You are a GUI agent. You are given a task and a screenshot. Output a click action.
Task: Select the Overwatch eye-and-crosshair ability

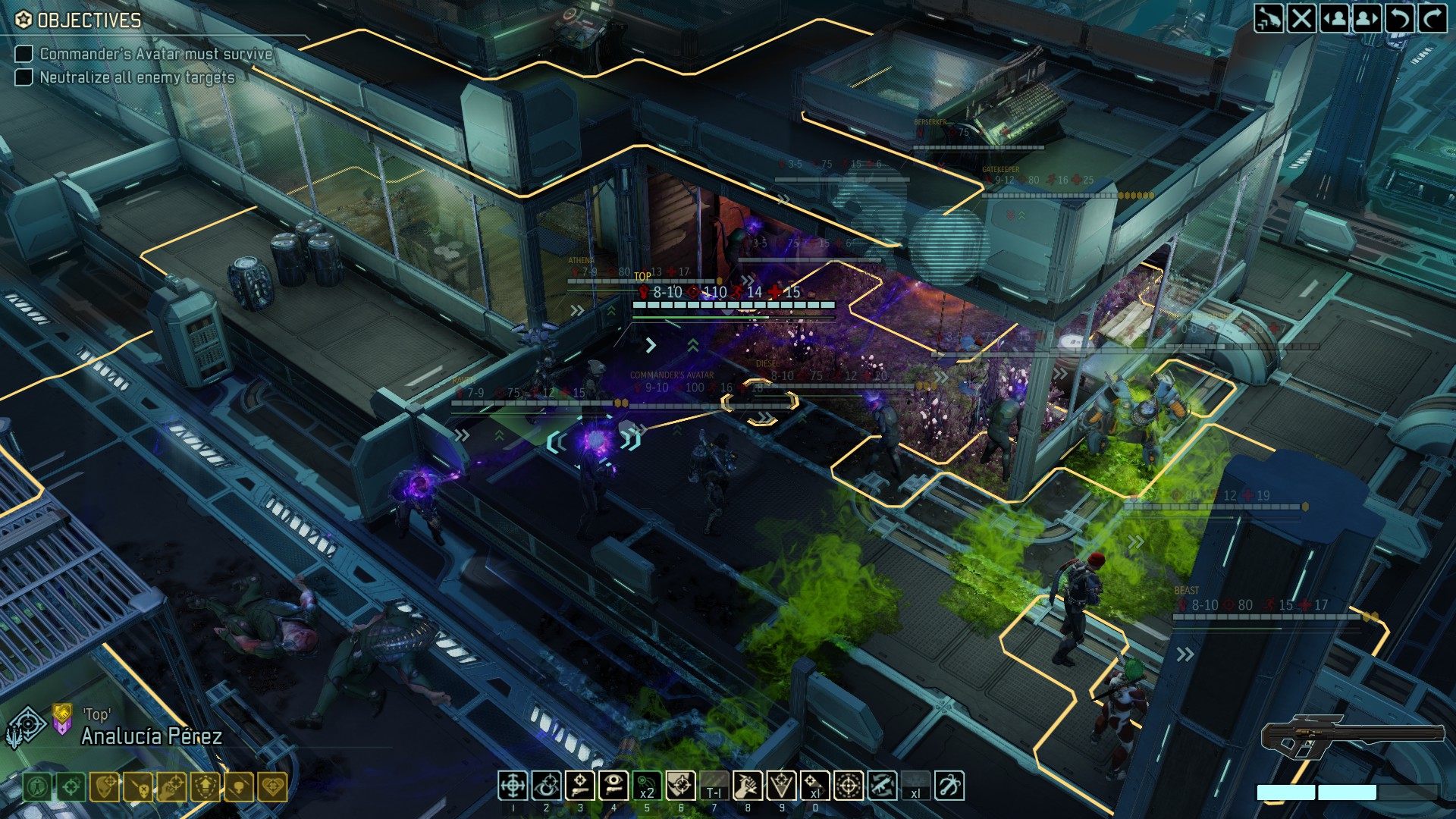tap(546, 786)
